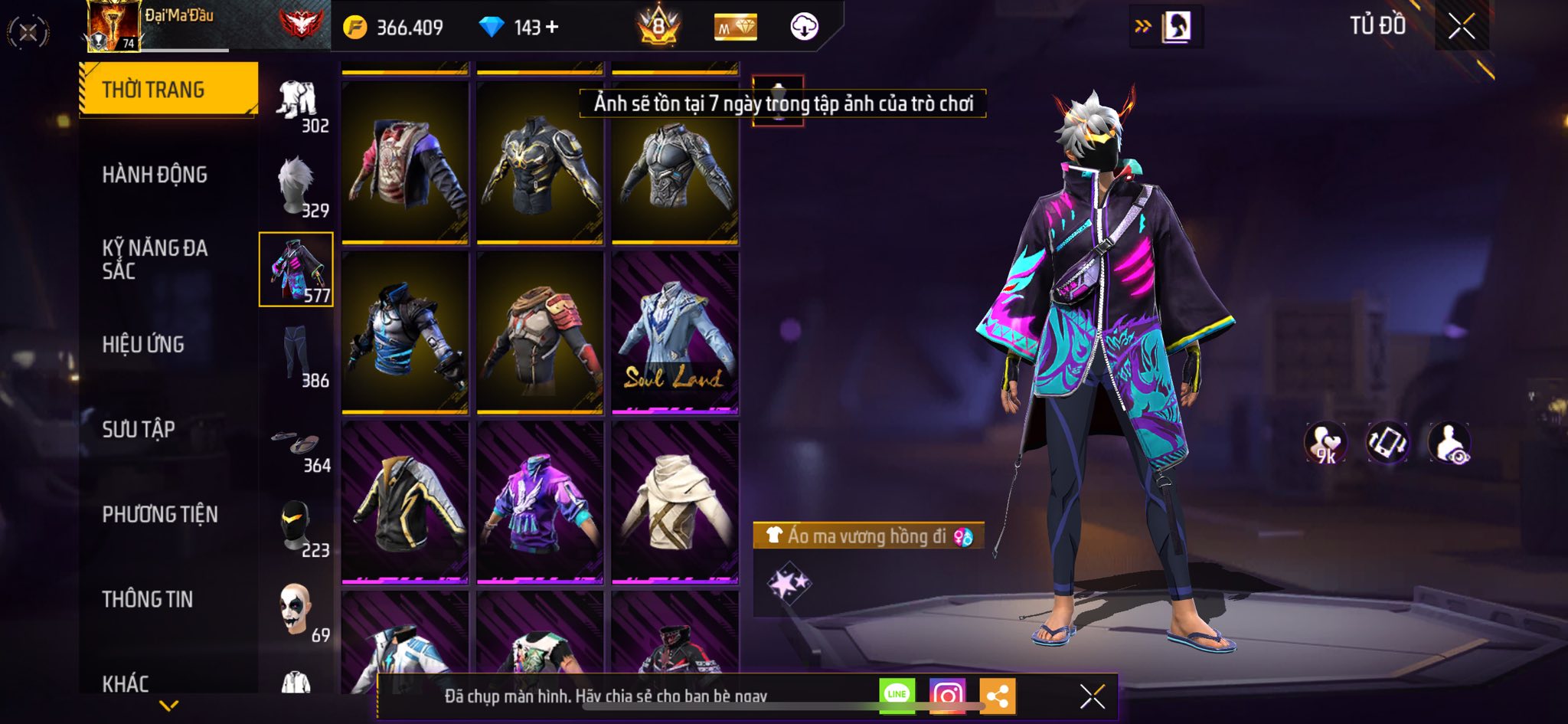Share the screenshot via LINE
Screen dimensions: 1568x724
click(x=897, y=695)
